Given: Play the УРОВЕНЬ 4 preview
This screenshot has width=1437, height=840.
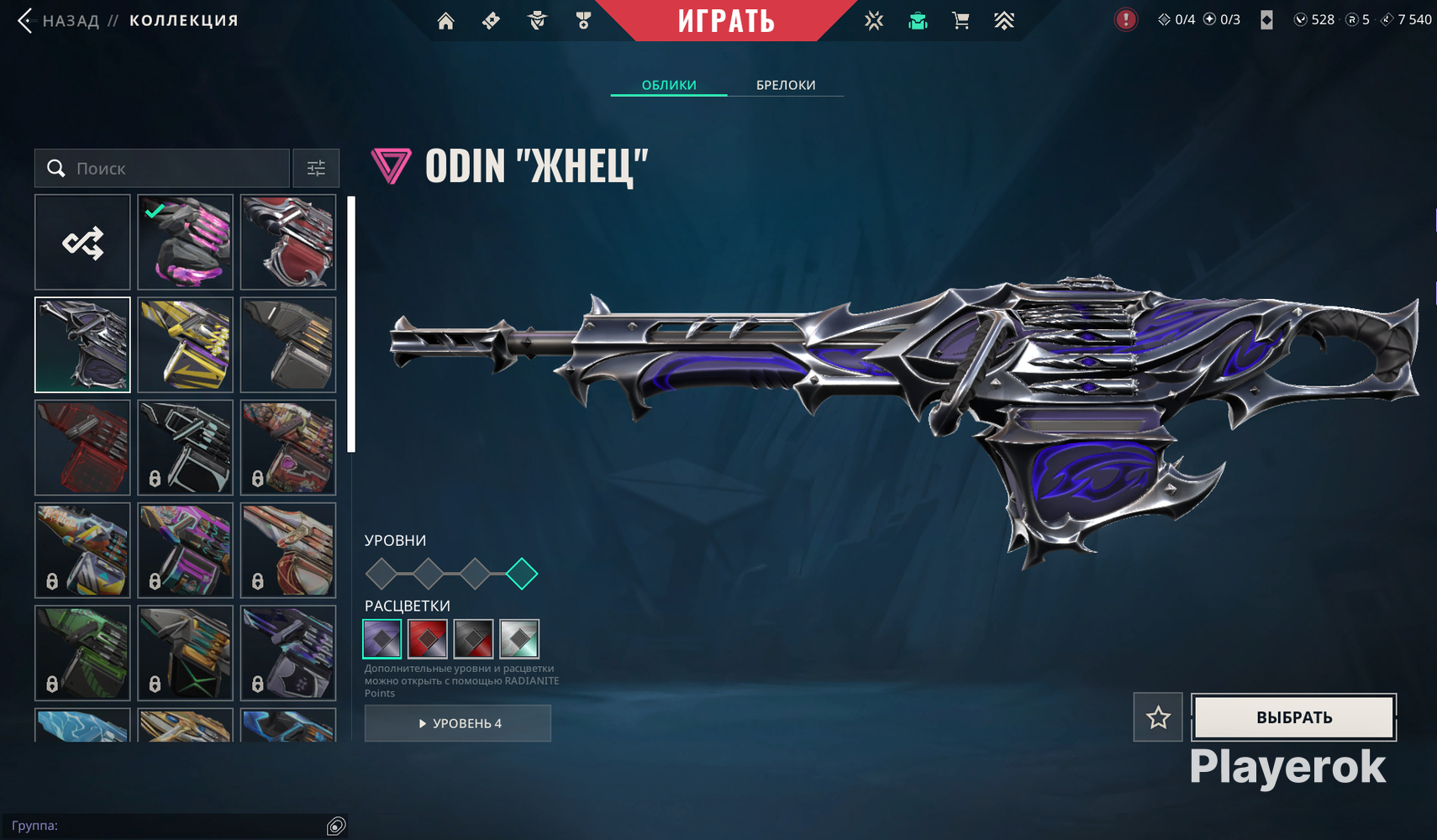Looking at the screenshot, I should pos(458,723).
